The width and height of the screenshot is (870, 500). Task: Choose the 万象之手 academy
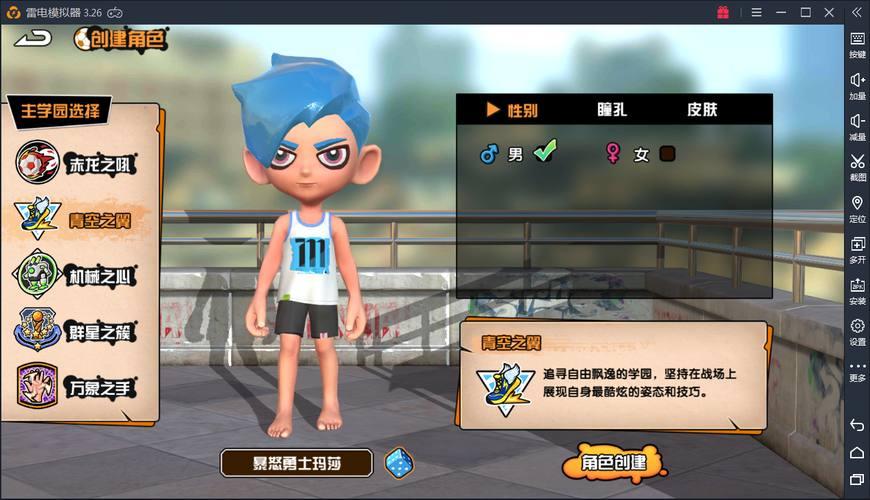click(76, 386)
